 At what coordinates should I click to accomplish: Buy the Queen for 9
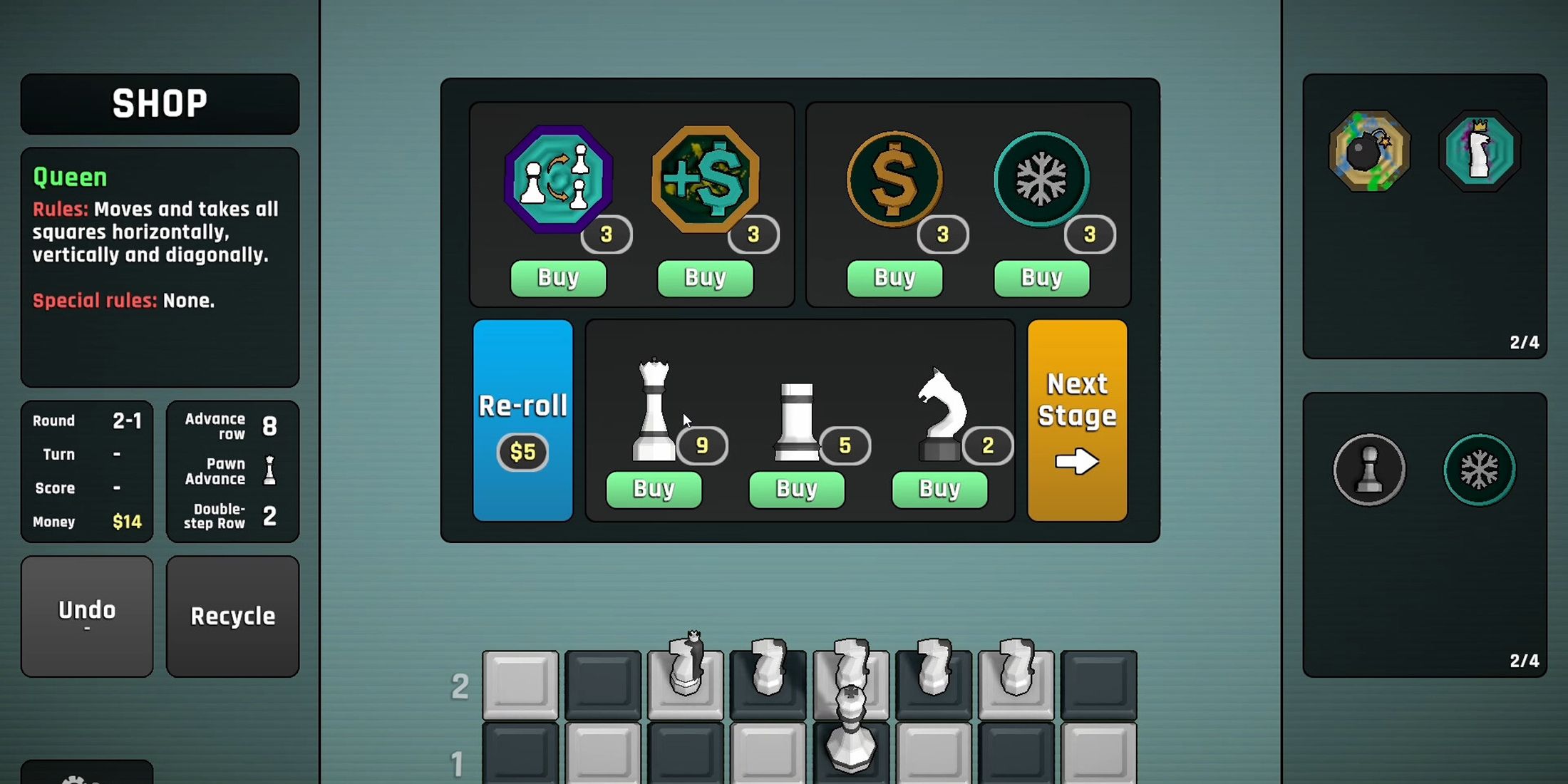coord(654,490)
